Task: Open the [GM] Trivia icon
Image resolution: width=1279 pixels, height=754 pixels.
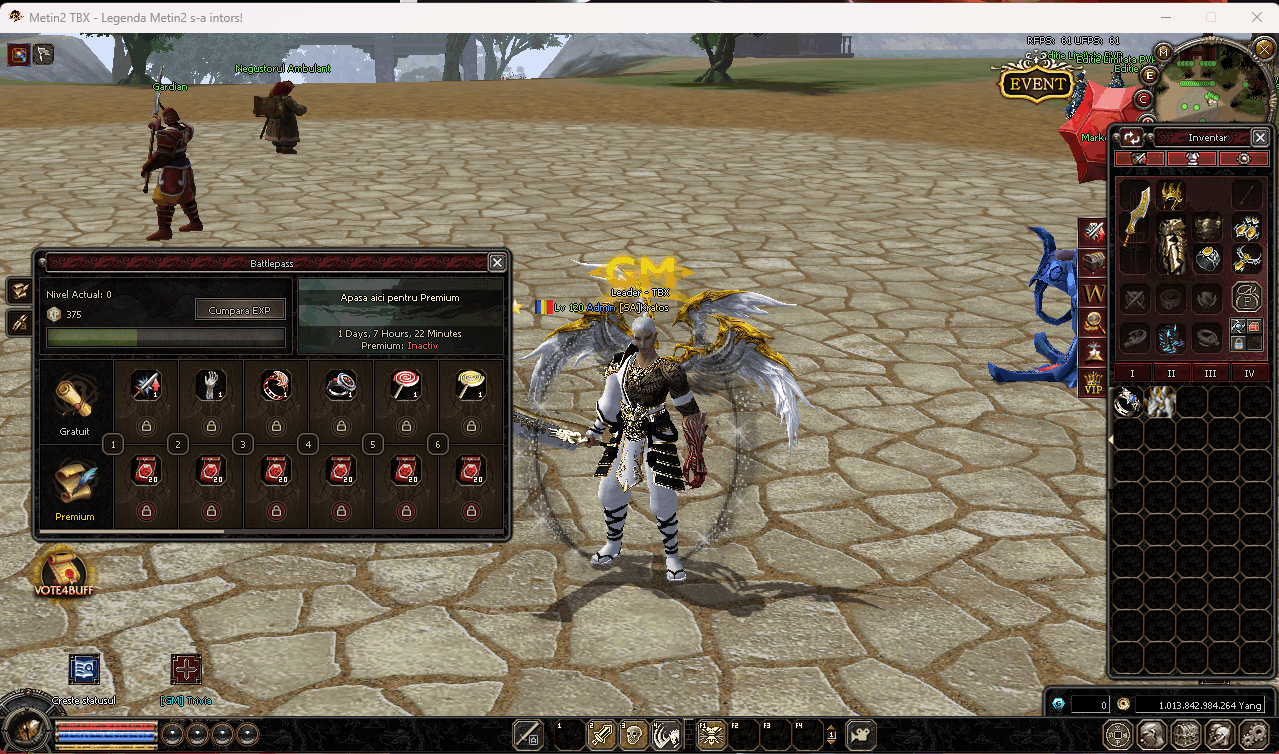Action: (186, 669)
